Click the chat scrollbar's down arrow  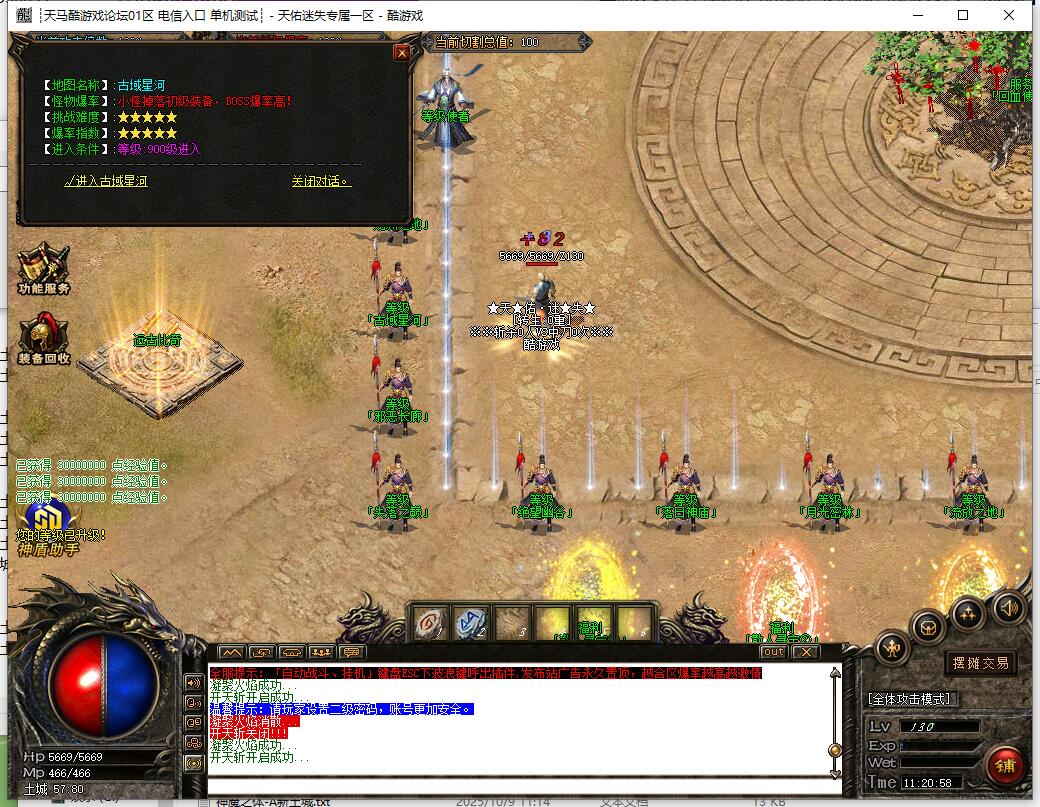tap(835, 773)
